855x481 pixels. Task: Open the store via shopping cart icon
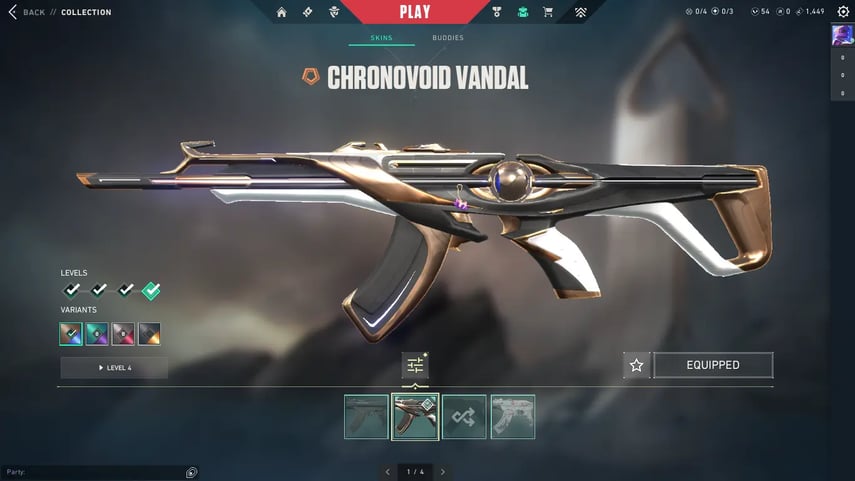[547, 12]
